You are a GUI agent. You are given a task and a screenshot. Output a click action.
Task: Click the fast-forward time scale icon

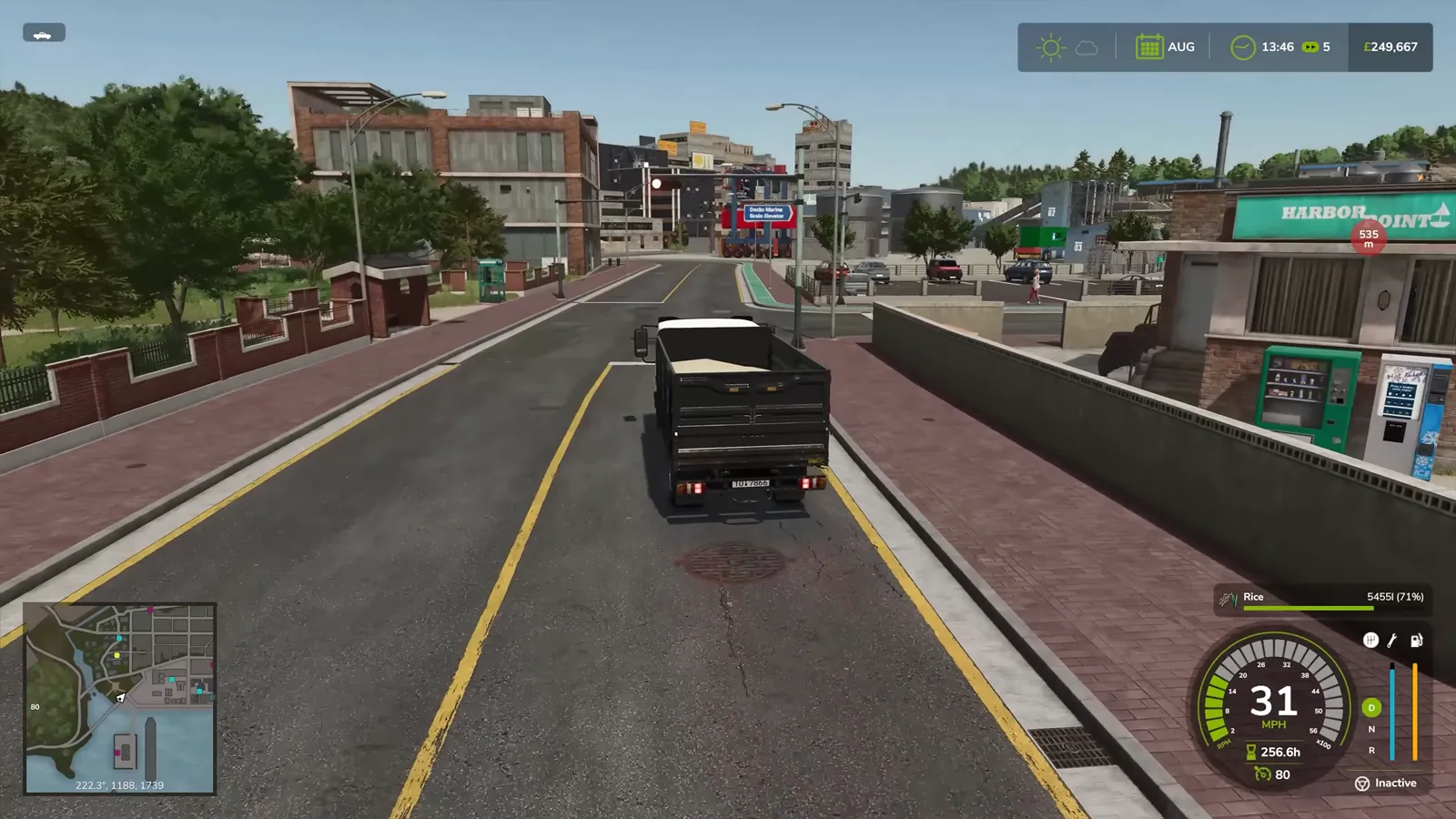click(1309, 47)
